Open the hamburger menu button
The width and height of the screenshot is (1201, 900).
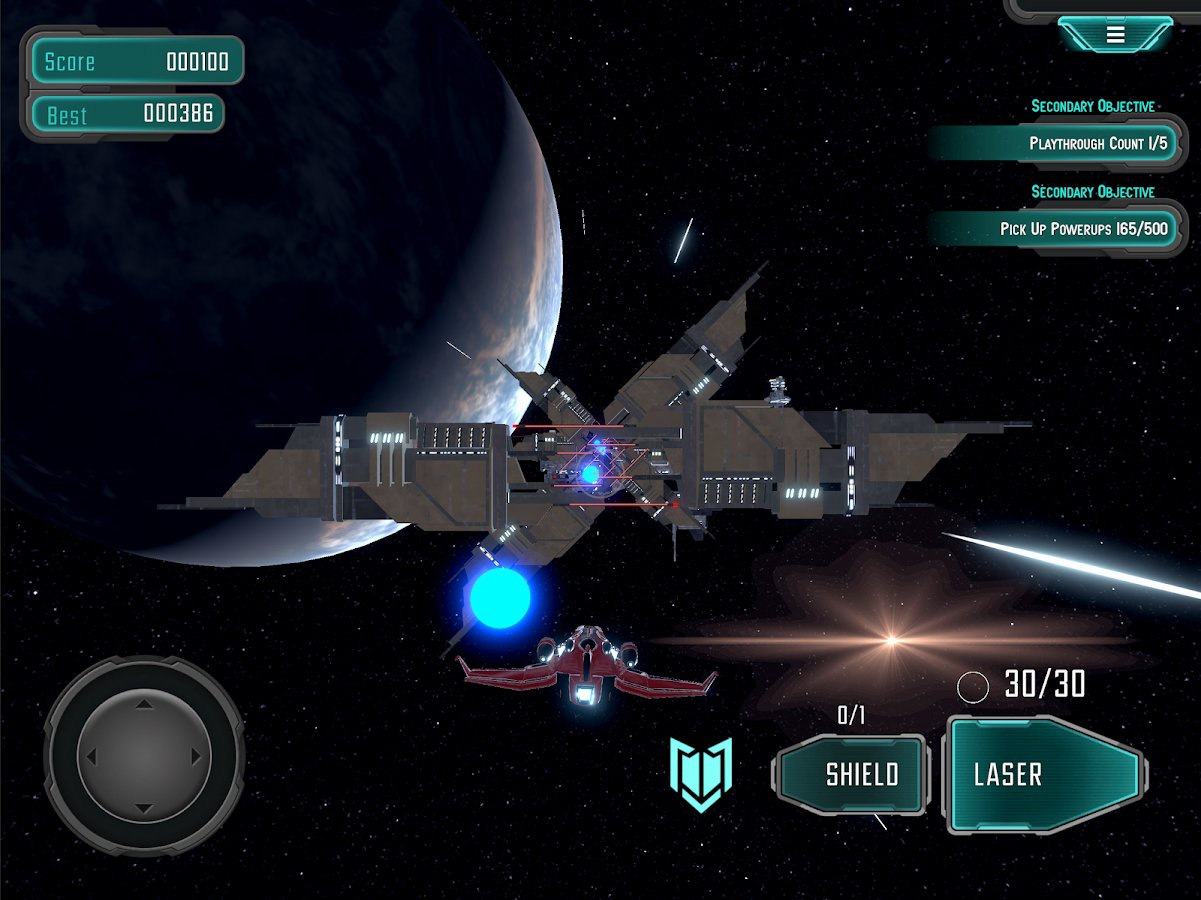point(1115,35)
